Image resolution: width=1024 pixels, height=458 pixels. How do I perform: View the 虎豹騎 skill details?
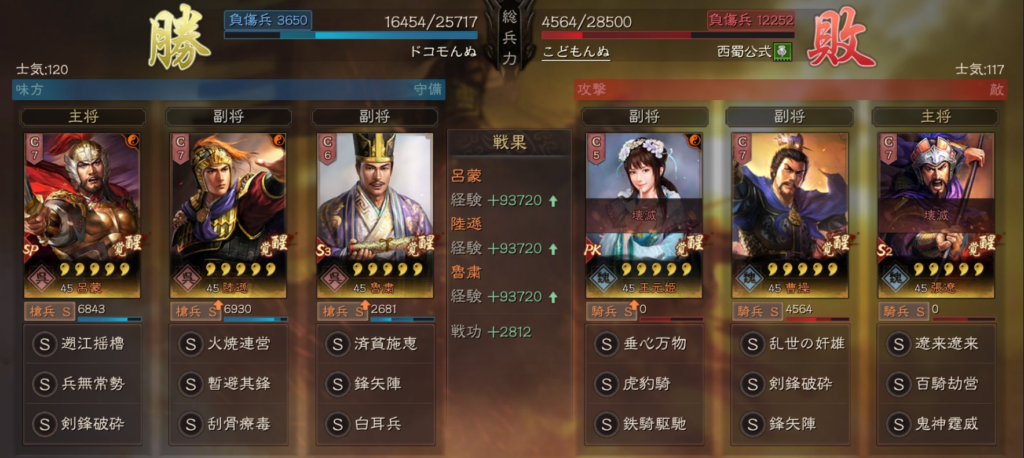click(x=642, y=383)
